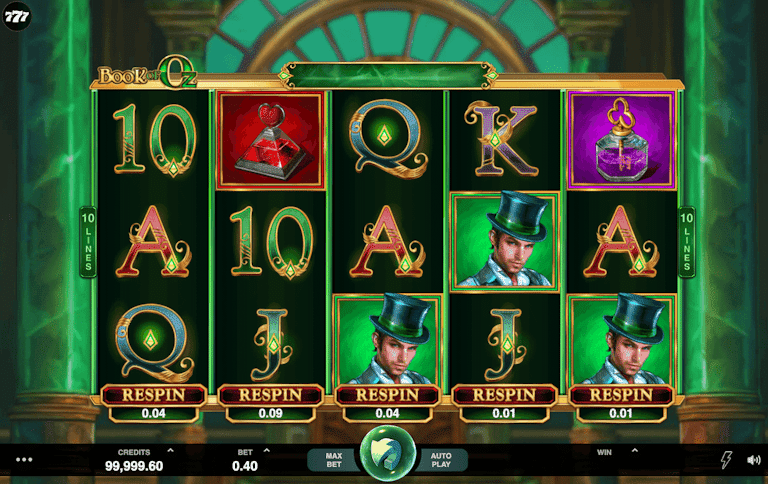Expand the Win panel arrow

coord(633,451)
